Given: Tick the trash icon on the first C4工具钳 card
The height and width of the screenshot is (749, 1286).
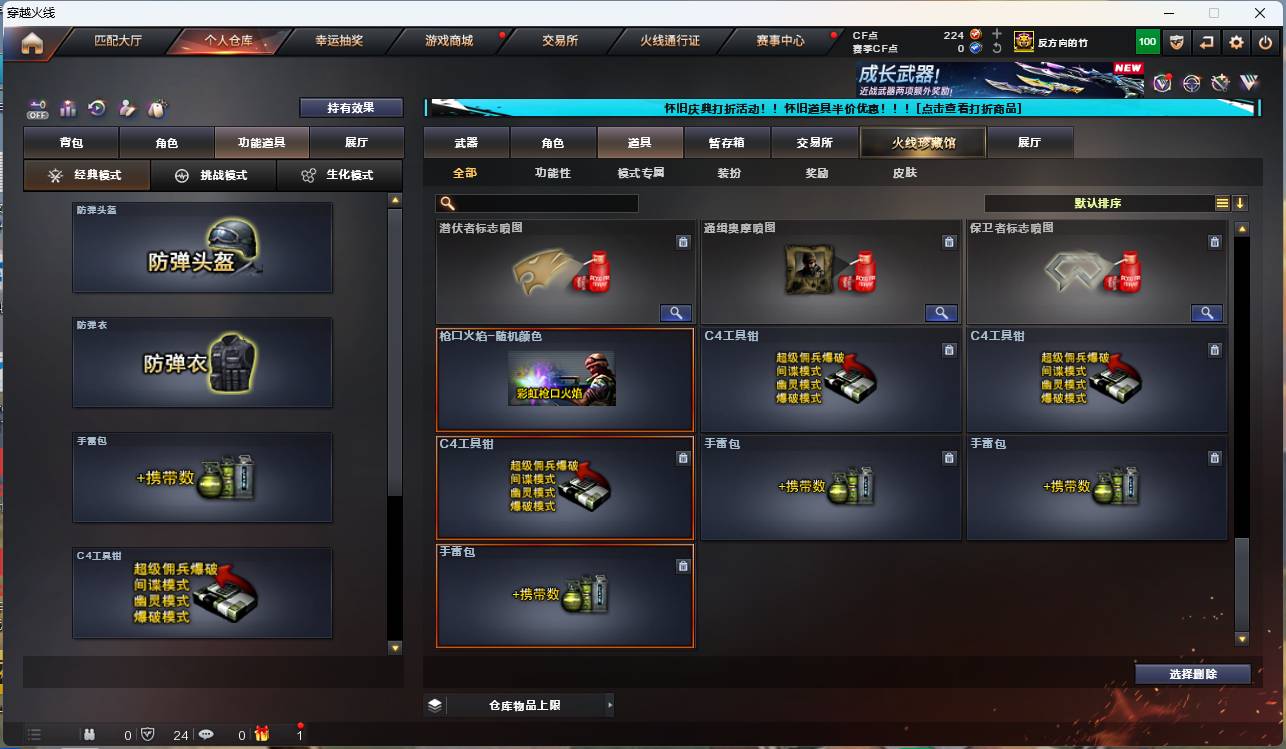Looking at the screenshot, I should 950,350.
